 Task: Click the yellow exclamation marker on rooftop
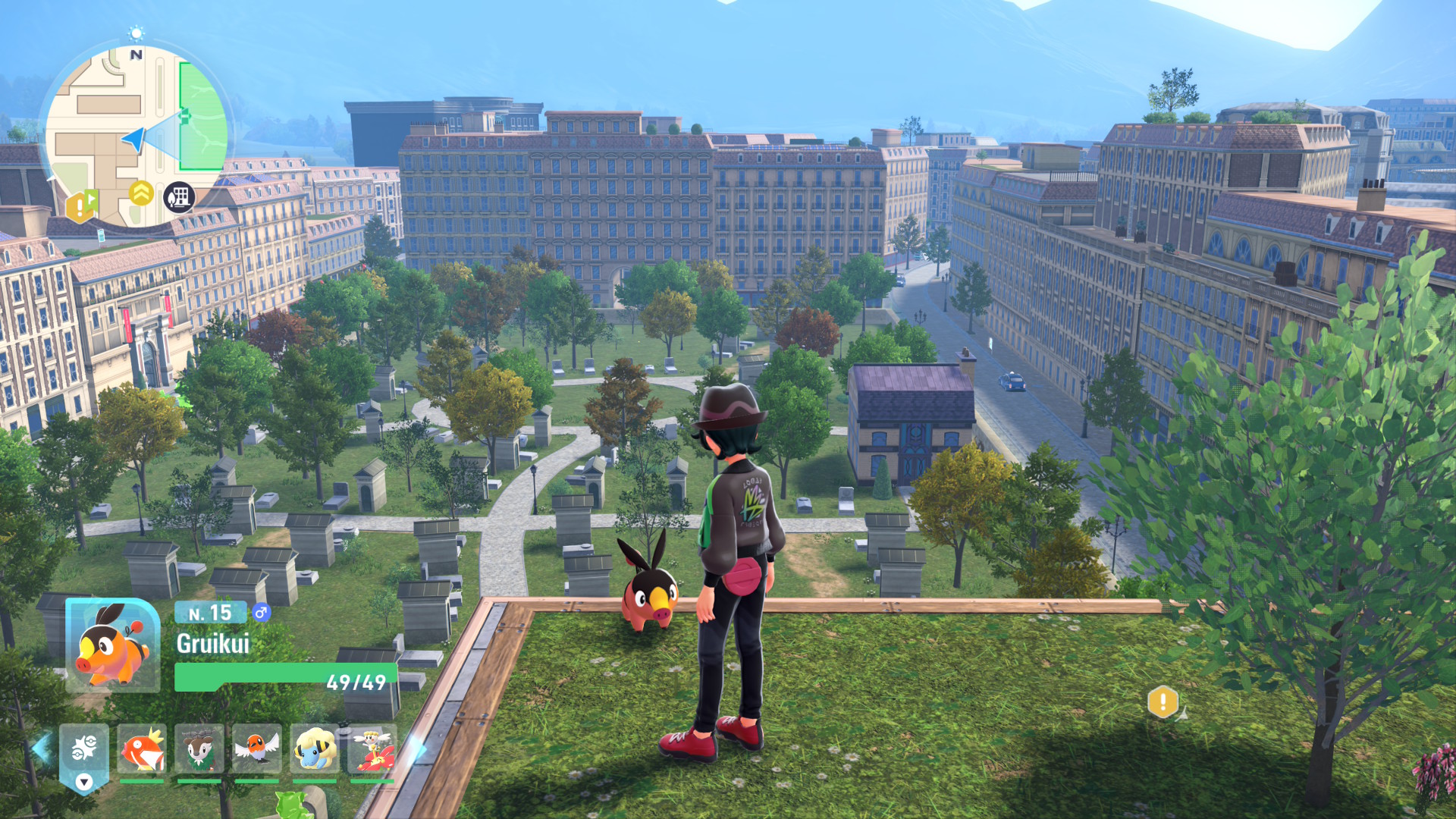click(1163, 701)
